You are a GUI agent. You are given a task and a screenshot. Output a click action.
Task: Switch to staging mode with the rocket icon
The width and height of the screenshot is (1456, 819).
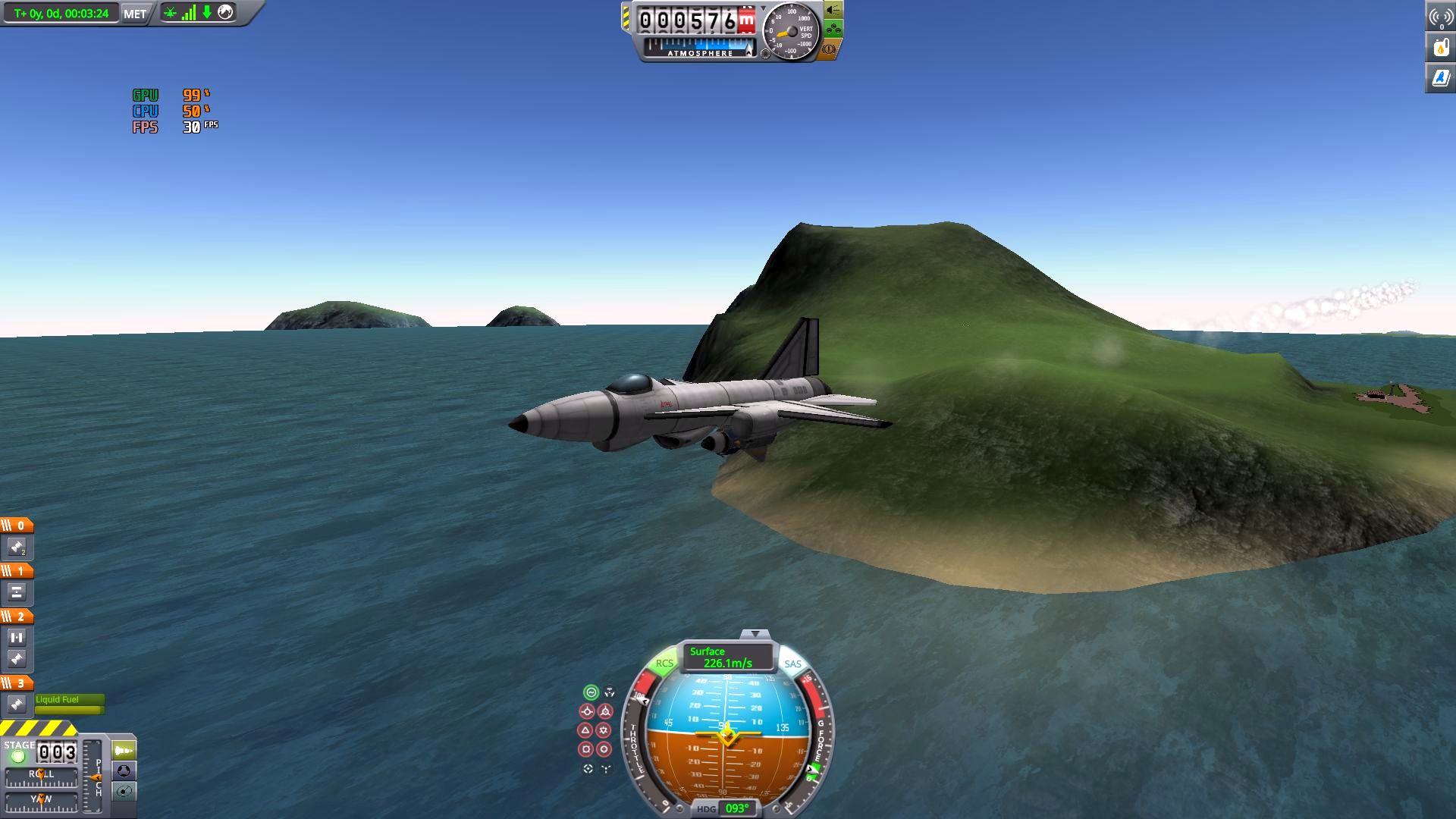pos(124,751)
